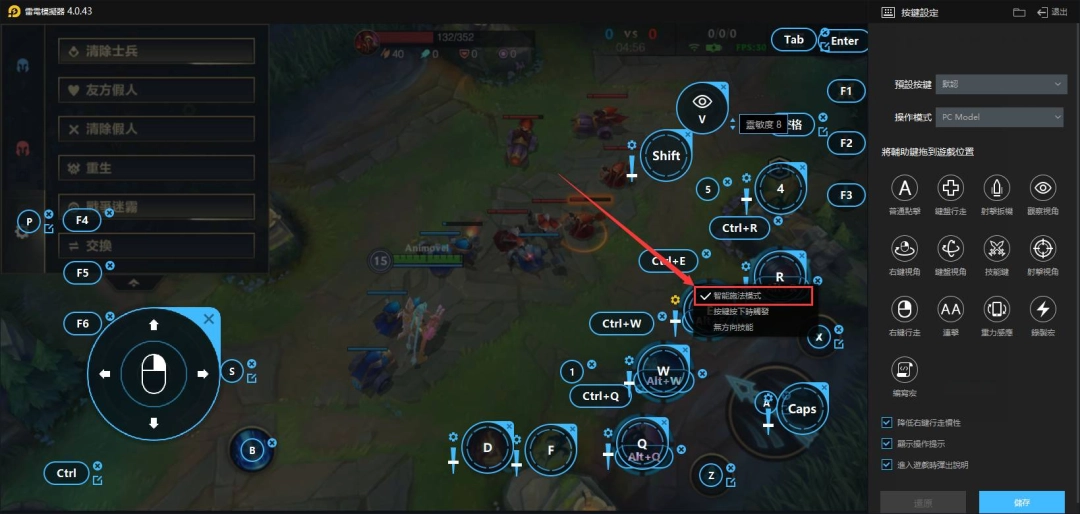Select the 交換 practice option
The width and height of the screenshot is (1080, 514).
coord(156,246)
